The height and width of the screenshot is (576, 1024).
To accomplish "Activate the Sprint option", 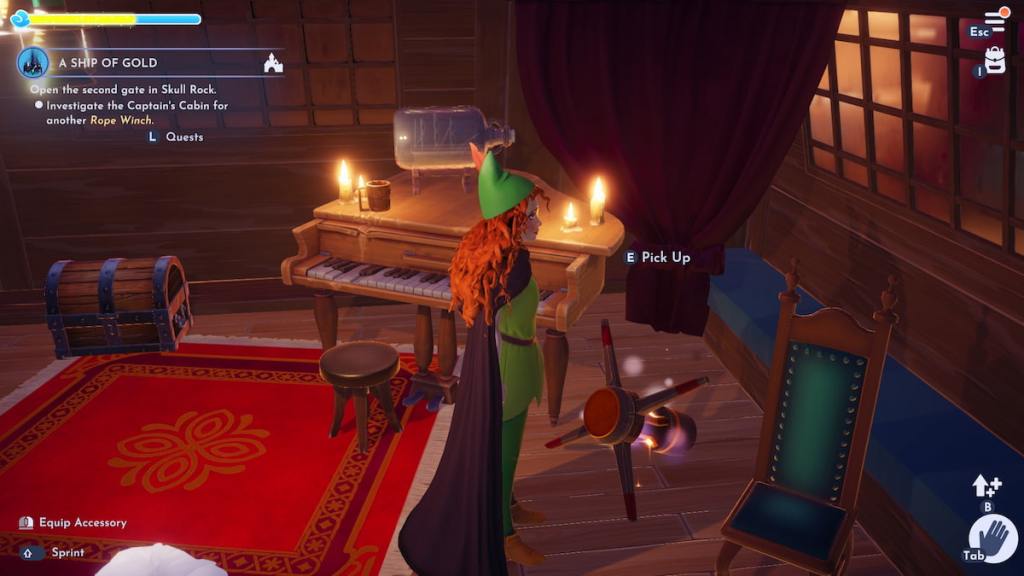I will [x=68, y=552].
